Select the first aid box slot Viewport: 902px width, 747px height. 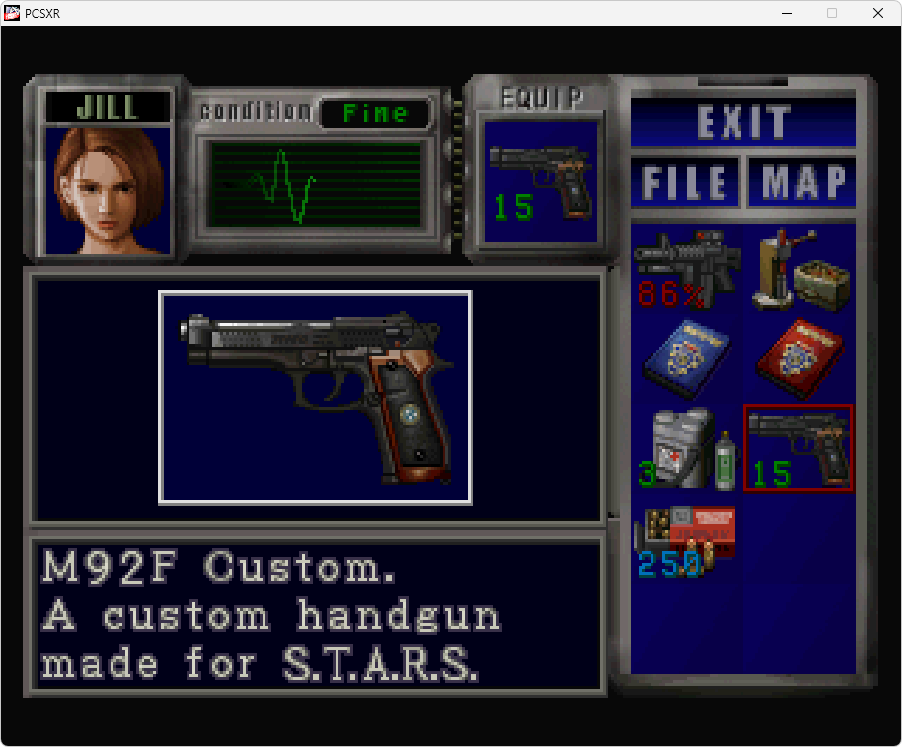click(687, 447)
